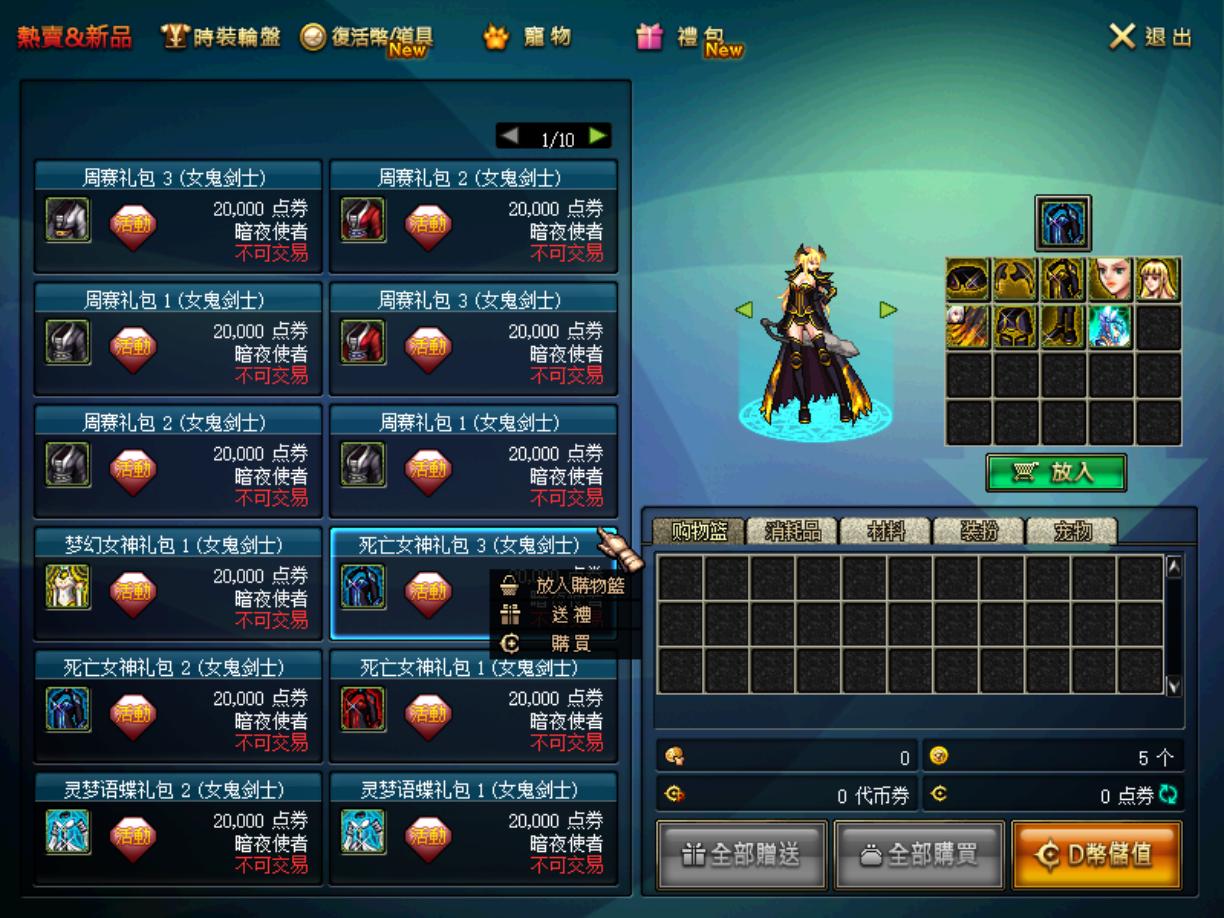This screenshot has height=918, width=1224.
Task: Open D幣儲值 recharge
Action: (1096, 854)
